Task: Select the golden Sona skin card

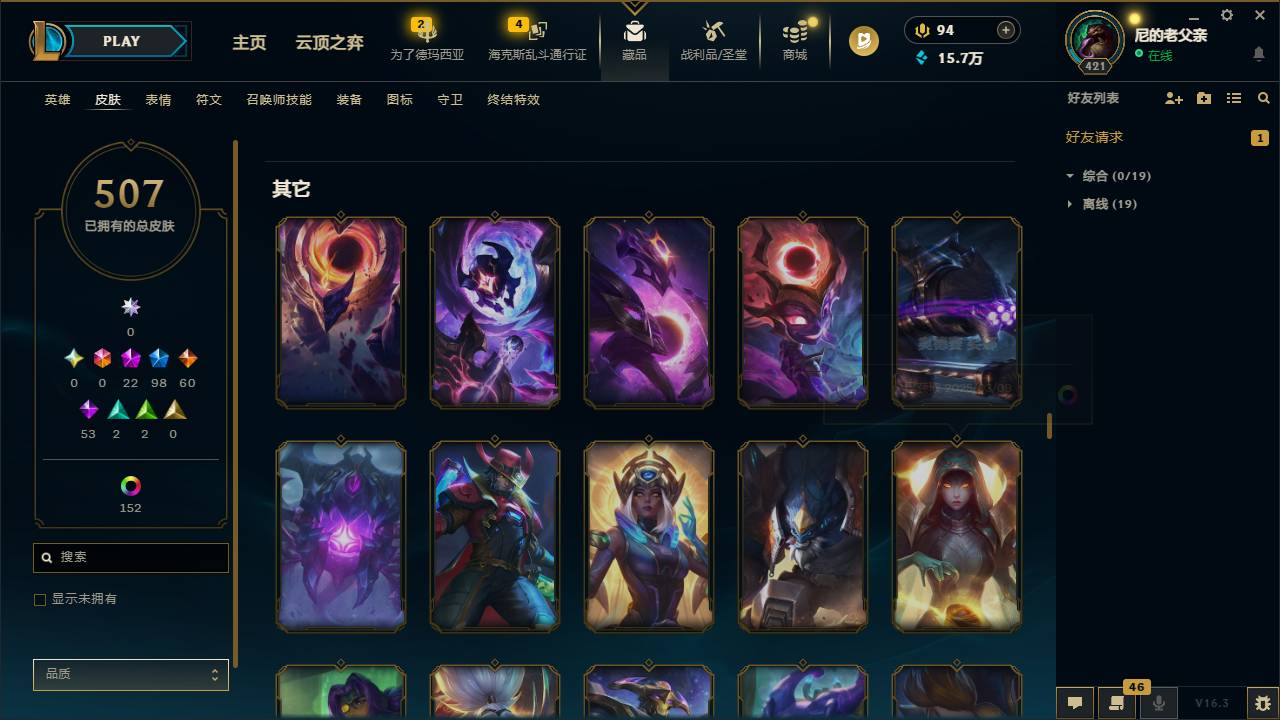Action: click(649, 536)
